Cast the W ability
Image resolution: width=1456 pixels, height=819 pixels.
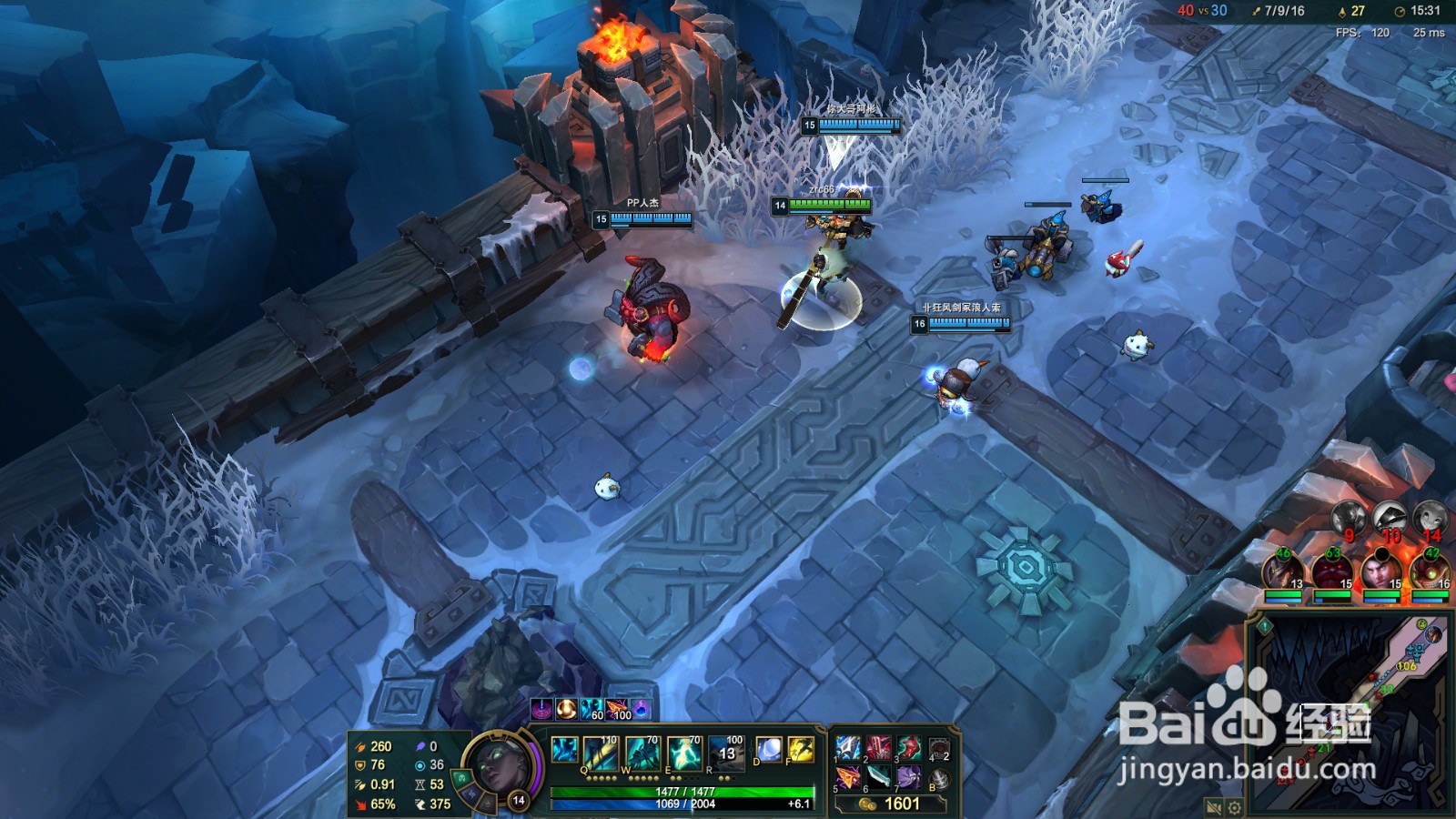pos(642,754)
